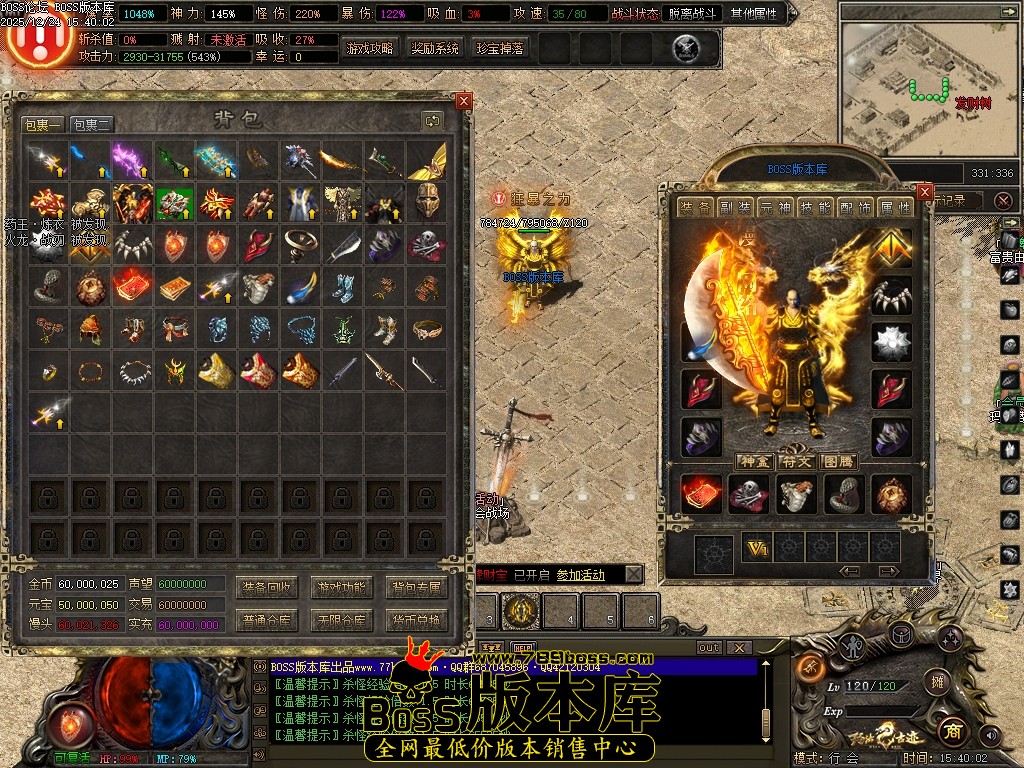1024x768 pixels.
Task: Show 其他属性 attributes
Action: pyautogui.click(x=756, y=14)
